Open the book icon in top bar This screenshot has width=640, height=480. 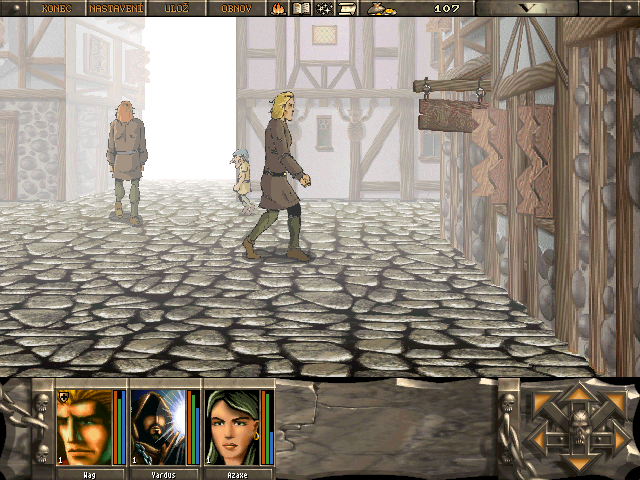(x=301, y=8)
